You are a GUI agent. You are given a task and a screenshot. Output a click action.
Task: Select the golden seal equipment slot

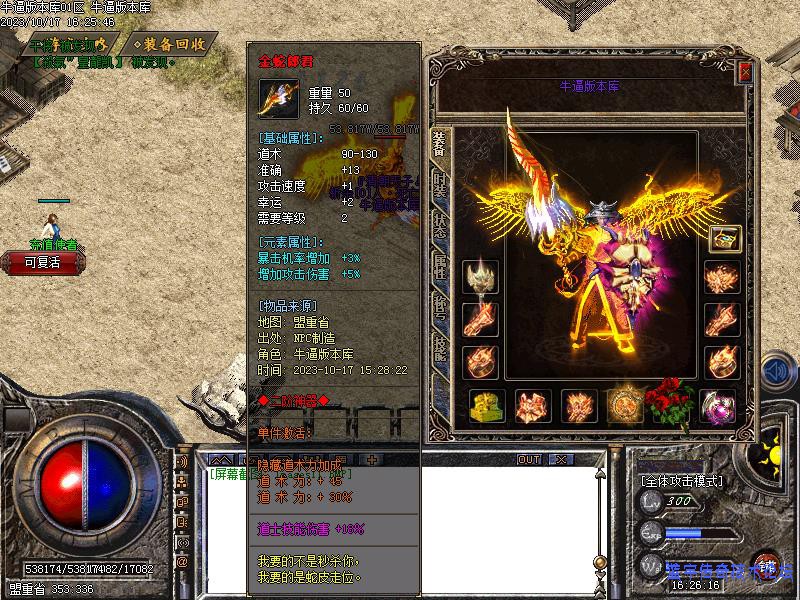point(486,406)
